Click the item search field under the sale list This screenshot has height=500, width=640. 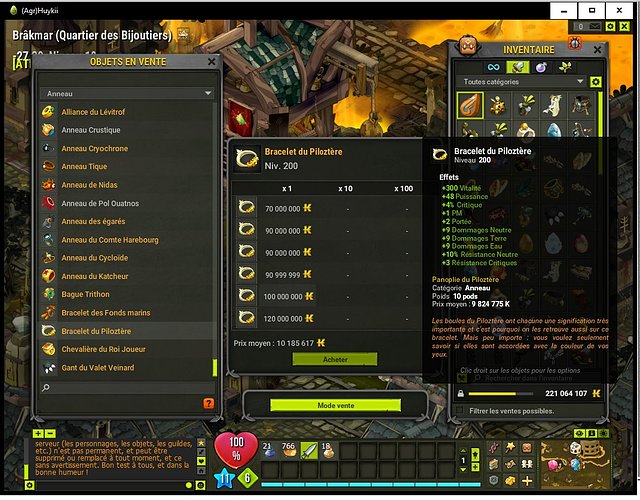click(x=125, y=387)
